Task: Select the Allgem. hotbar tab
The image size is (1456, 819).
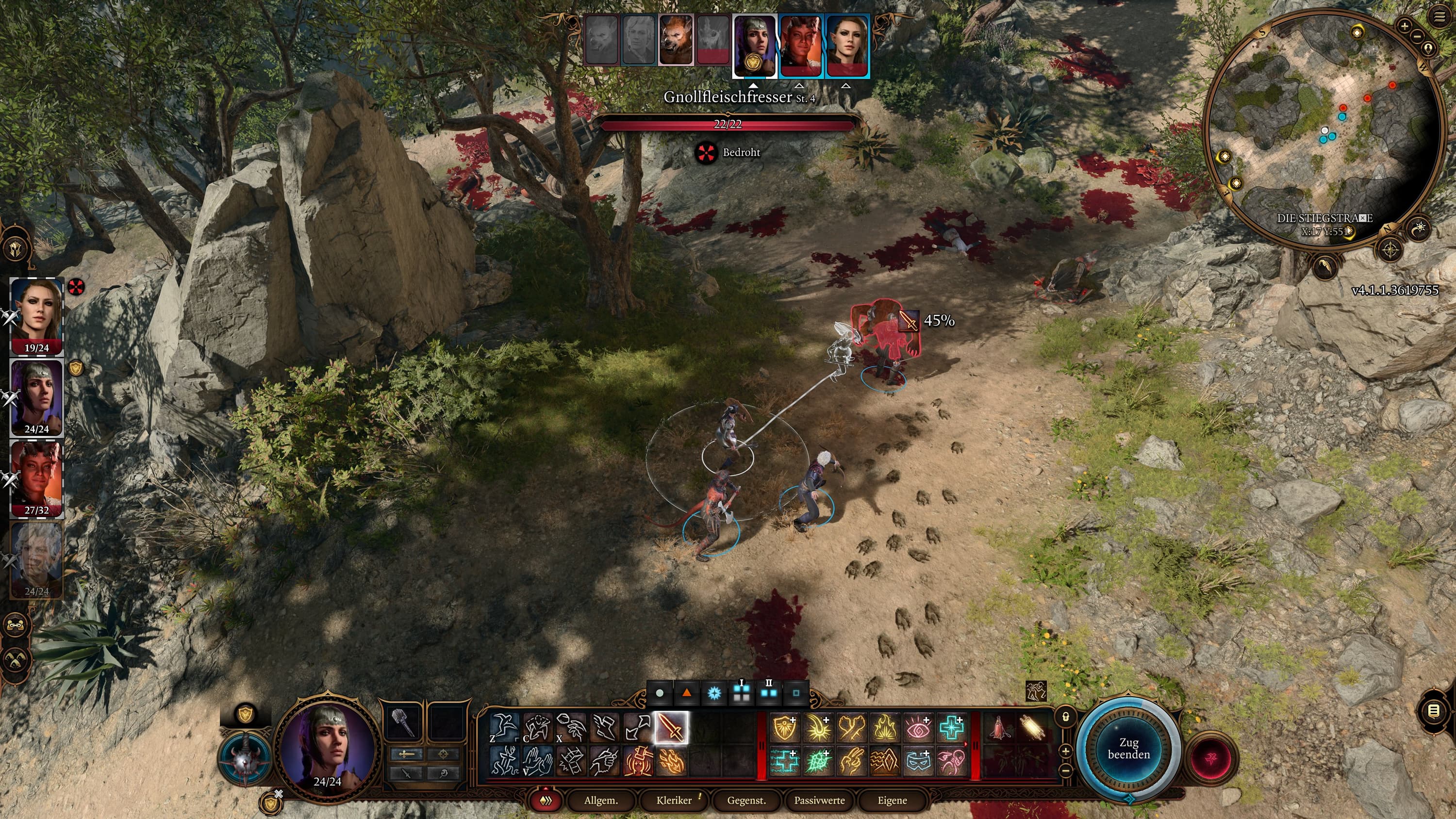Action: pyautogui.click(x=601, y=801)
